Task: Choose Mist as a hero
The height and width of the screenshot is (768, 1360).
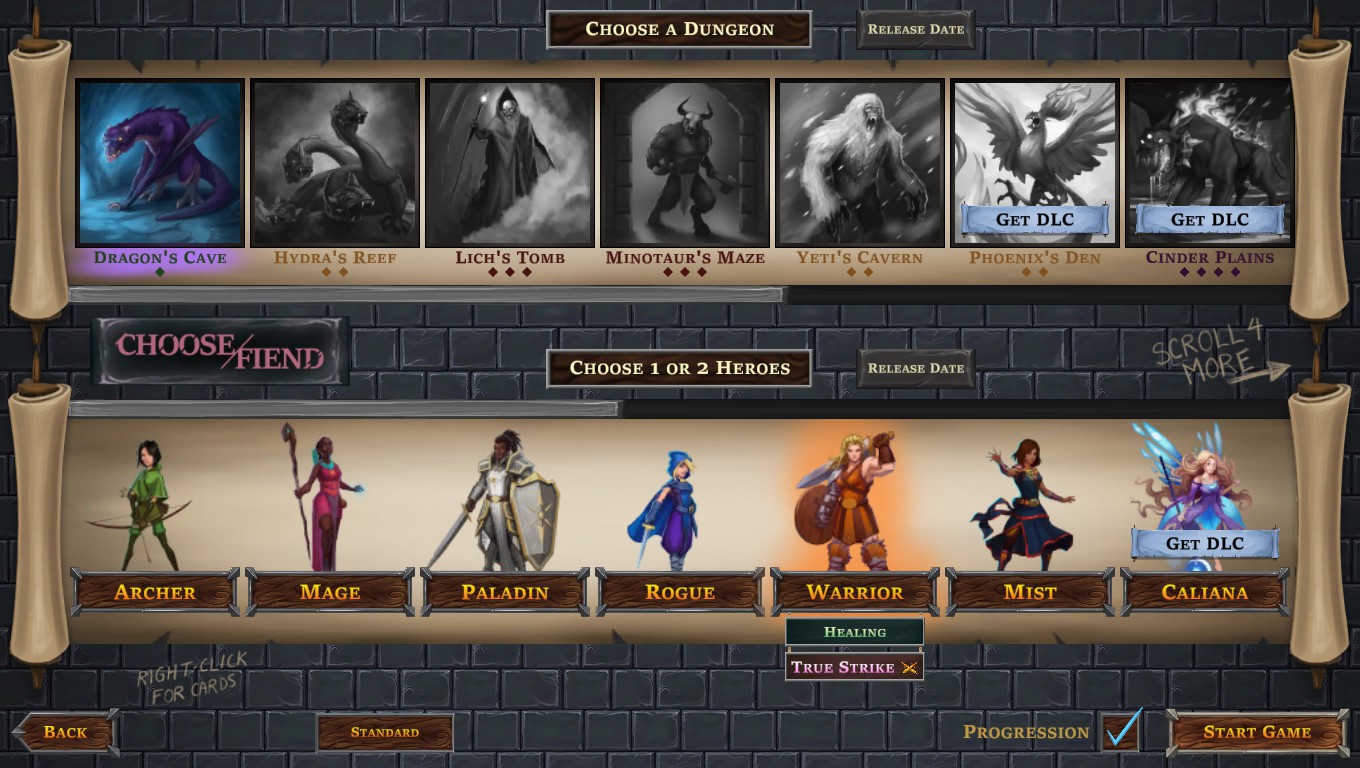Action: click(1030, 592)
